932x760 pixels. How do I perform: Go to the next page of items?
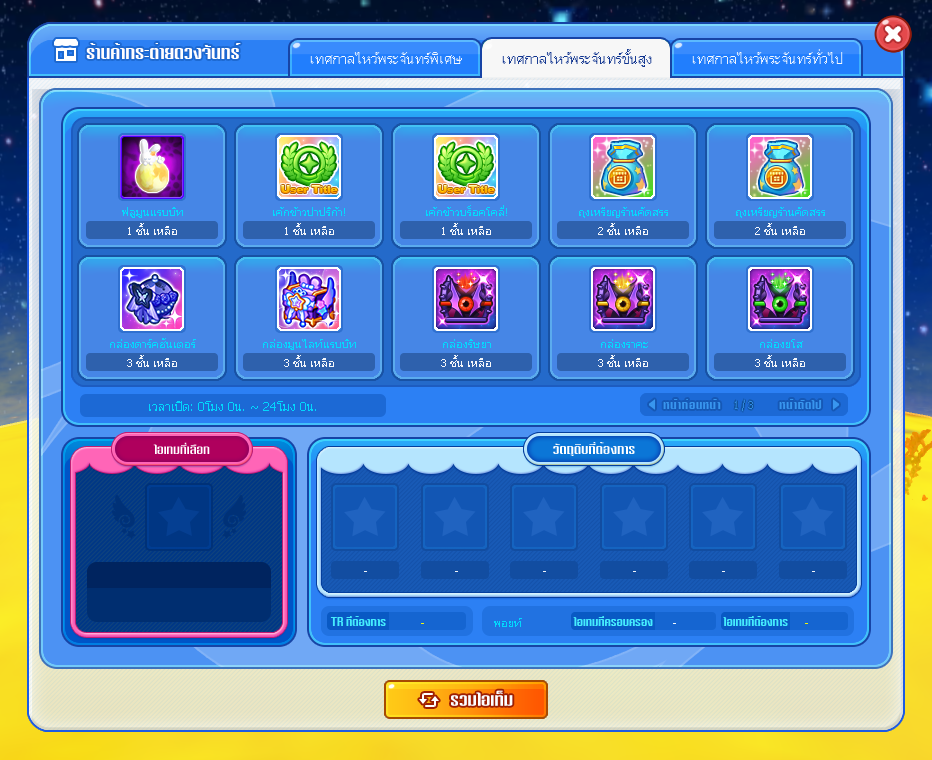click(x=810, y=405)
